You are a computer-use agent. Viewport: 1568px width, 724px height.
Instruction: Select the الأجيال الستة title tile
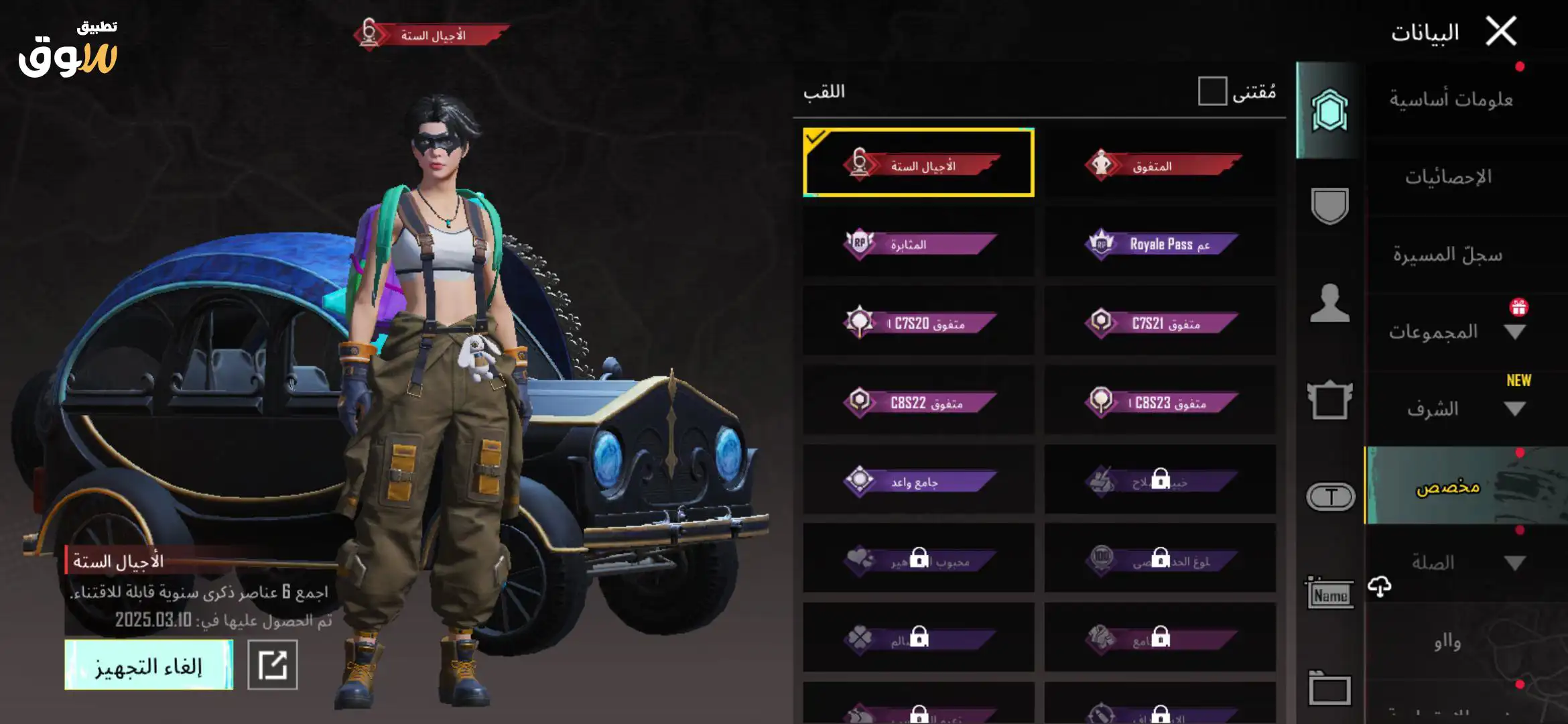(919, 163)
